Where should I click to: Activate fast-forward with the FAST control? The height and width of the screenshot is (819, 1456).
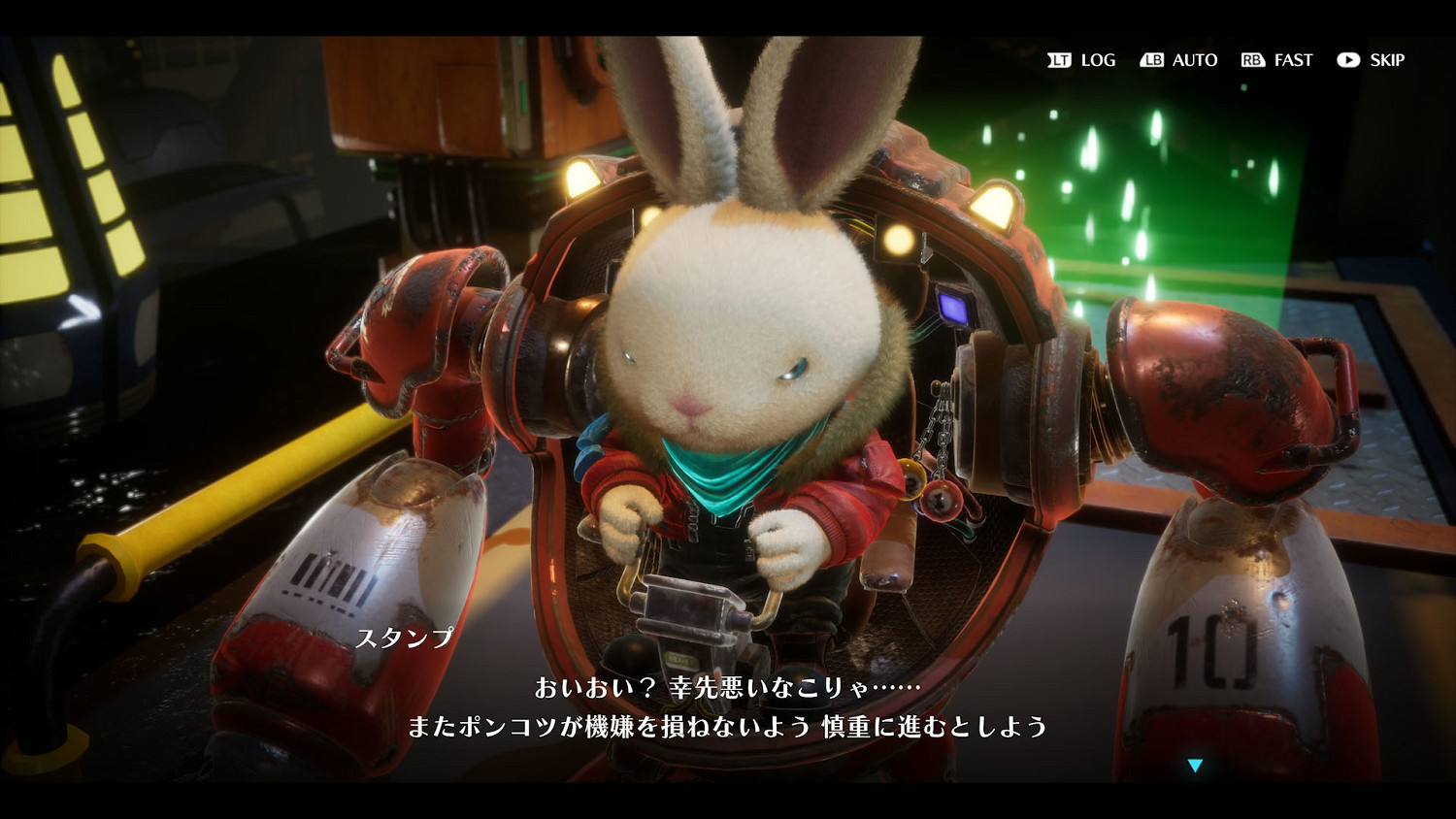[1292, 60]
